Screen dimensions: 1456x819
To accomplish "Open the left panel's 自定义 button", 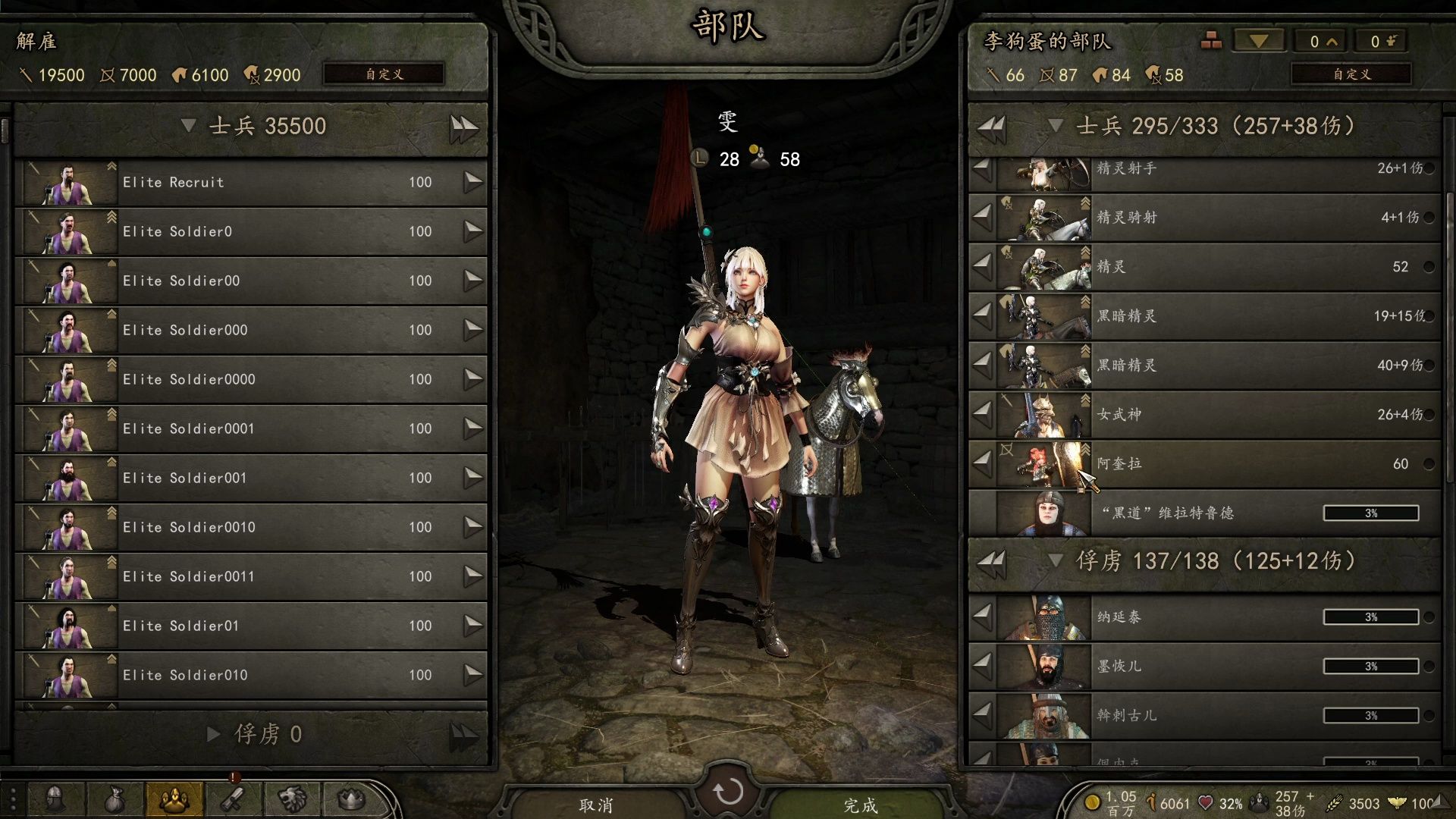I will coord(384,74).
